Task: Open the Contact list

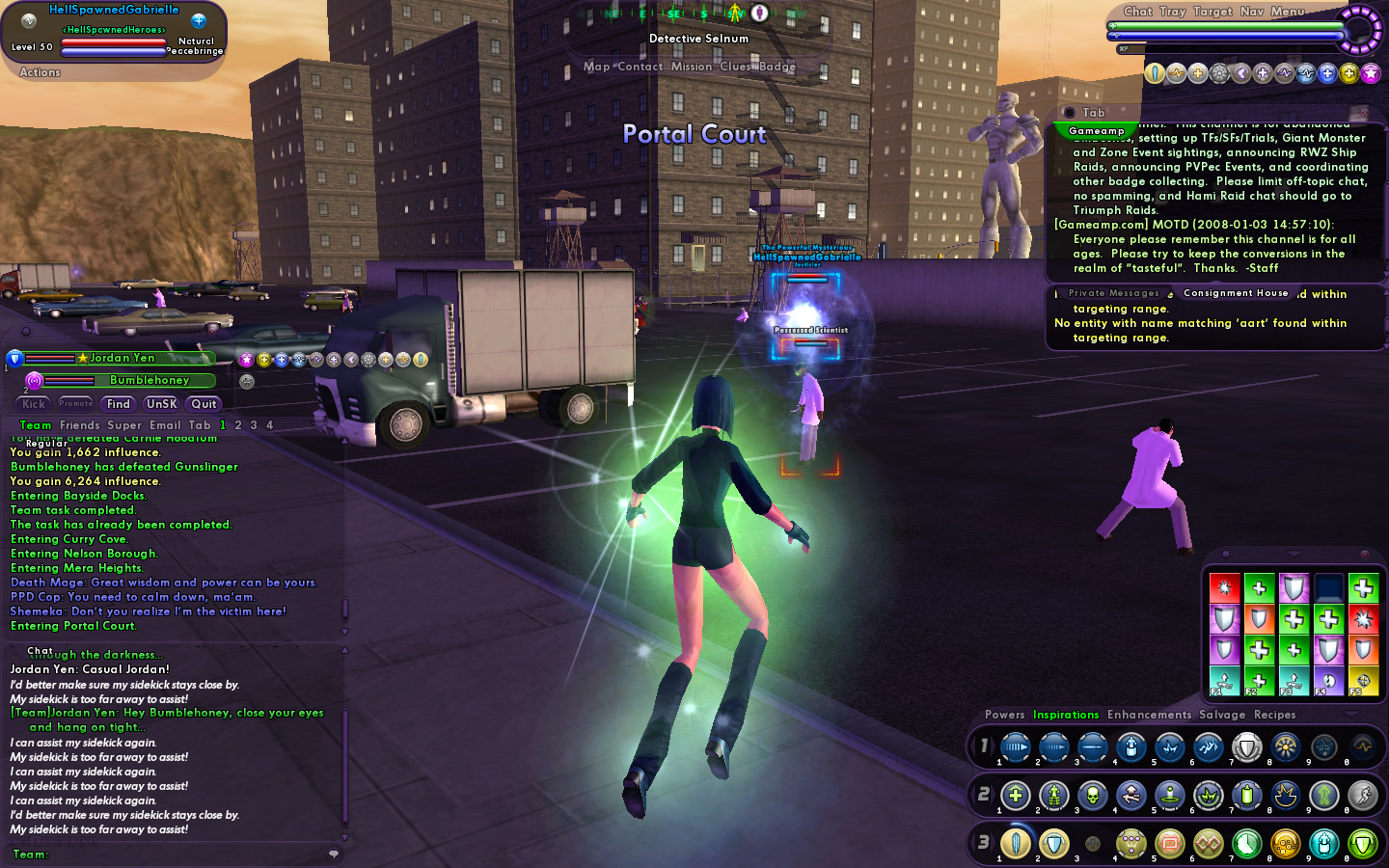Action: (640, 67)
